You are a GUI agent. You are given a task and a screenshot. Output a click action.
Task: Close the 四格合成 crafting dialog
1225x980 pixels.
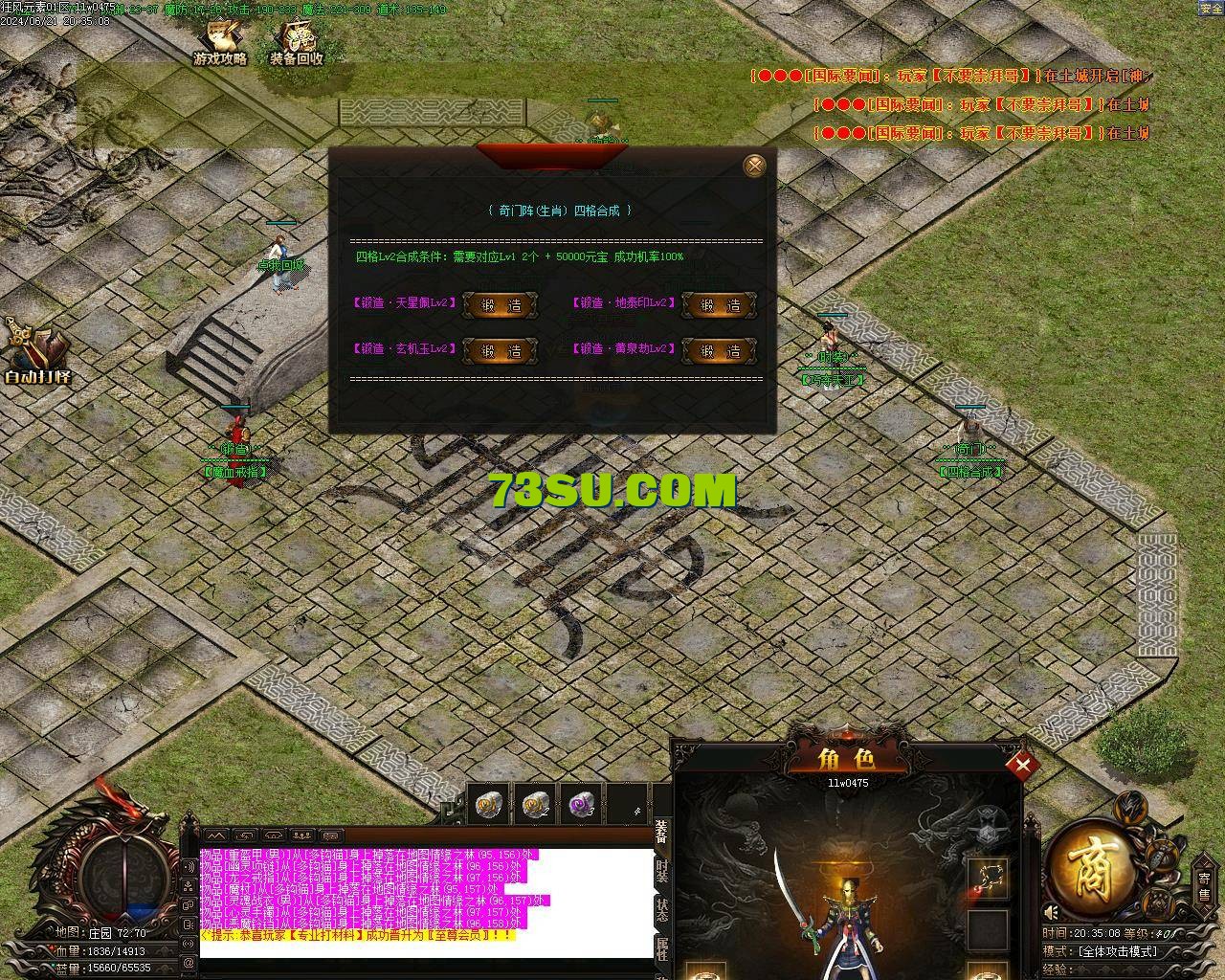[754, 166]
